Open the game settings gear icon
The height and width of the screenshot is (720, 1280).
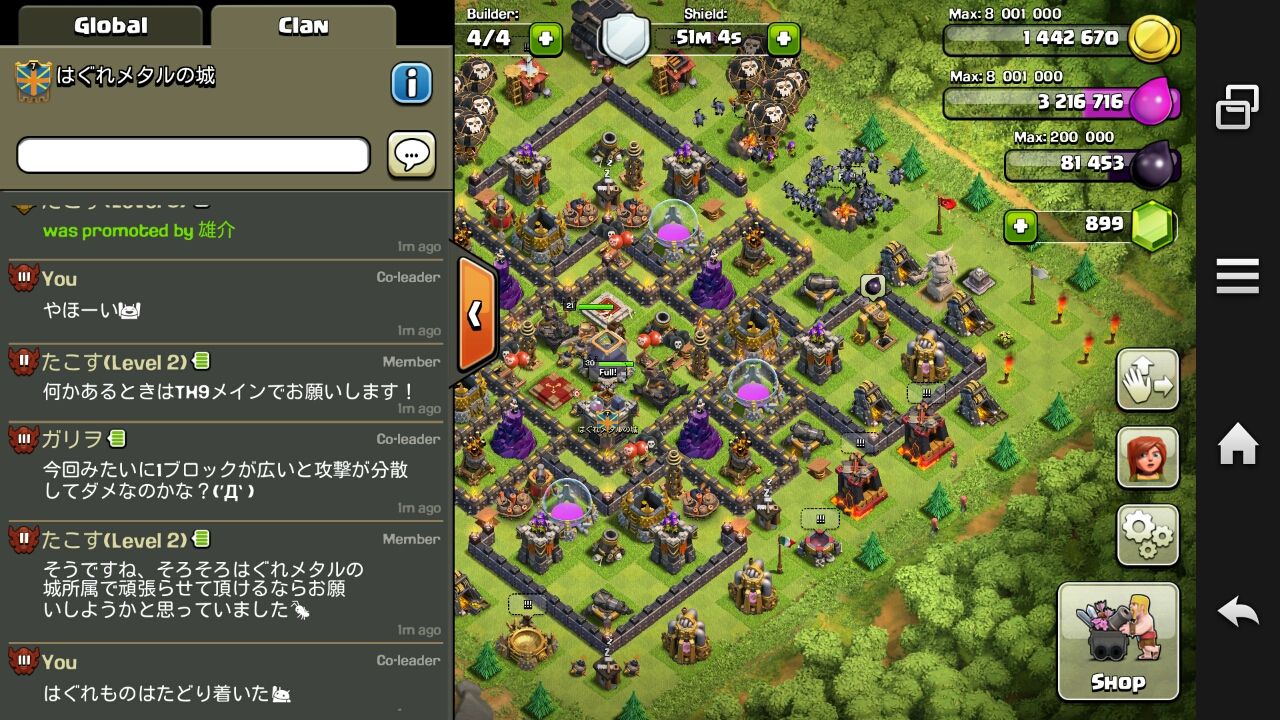(x=1146, y=534)
